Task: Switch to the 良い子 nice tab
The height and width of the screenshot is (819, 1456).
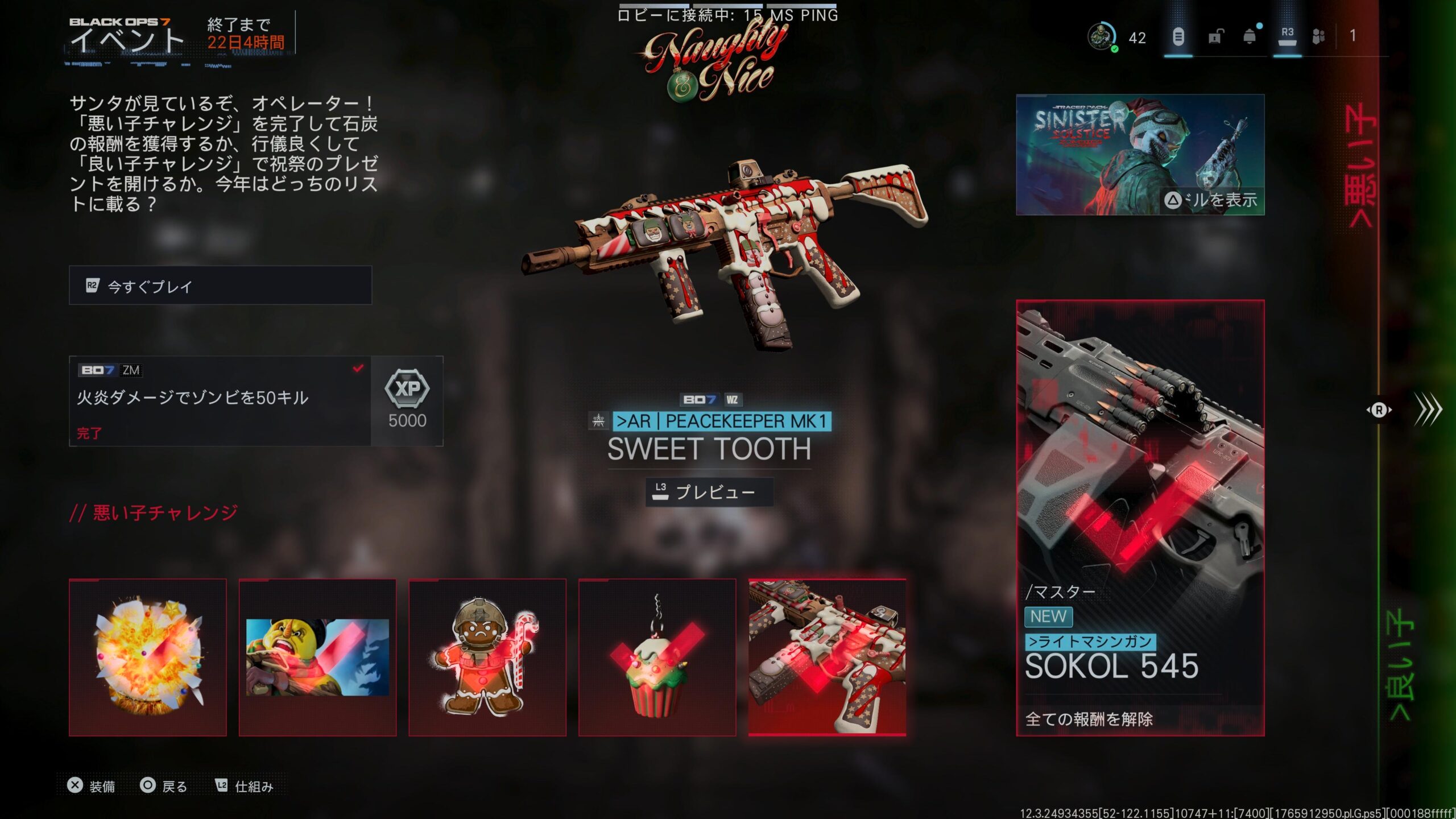Action: (1399, 665)
